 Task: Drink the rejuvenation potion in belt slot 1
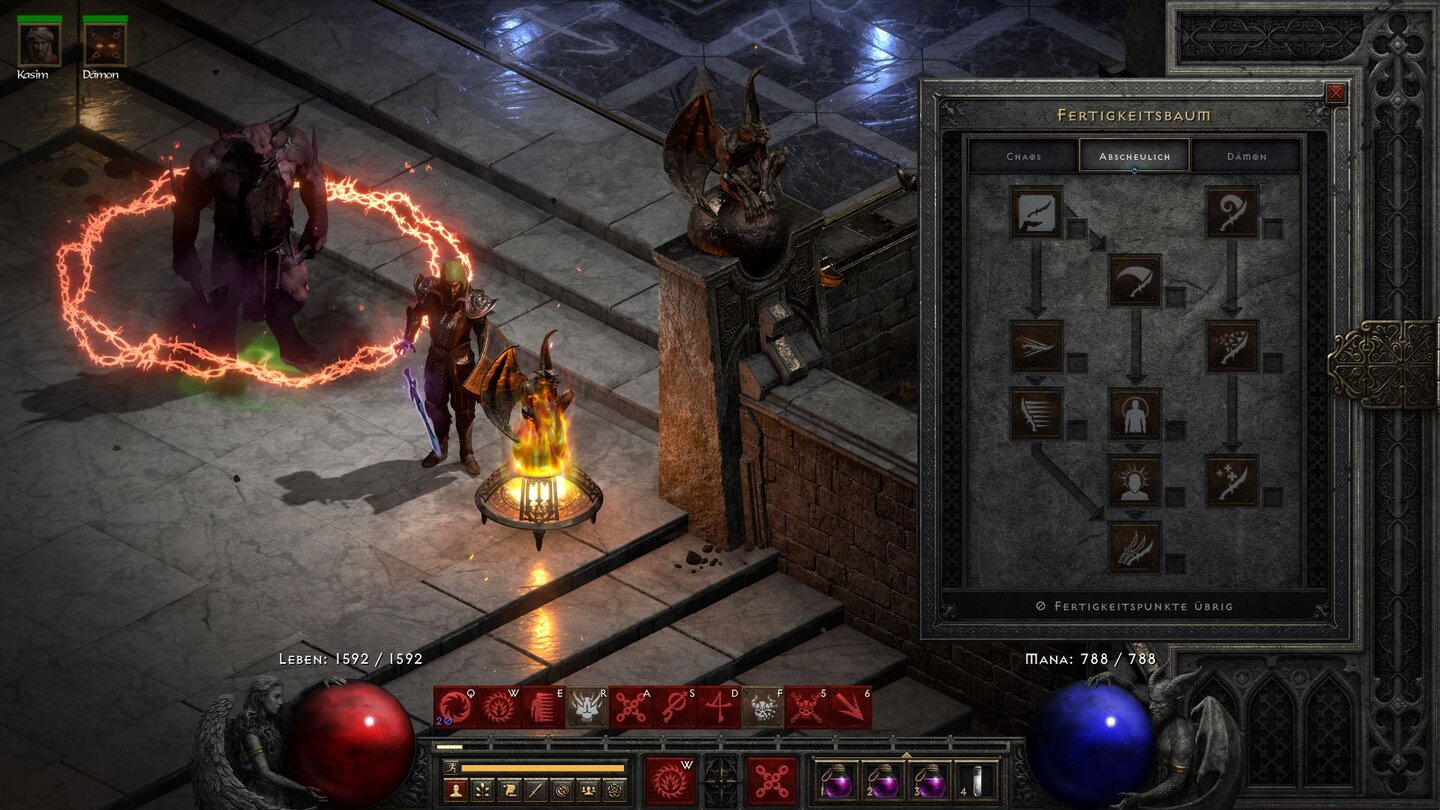(x=838, y=783)
